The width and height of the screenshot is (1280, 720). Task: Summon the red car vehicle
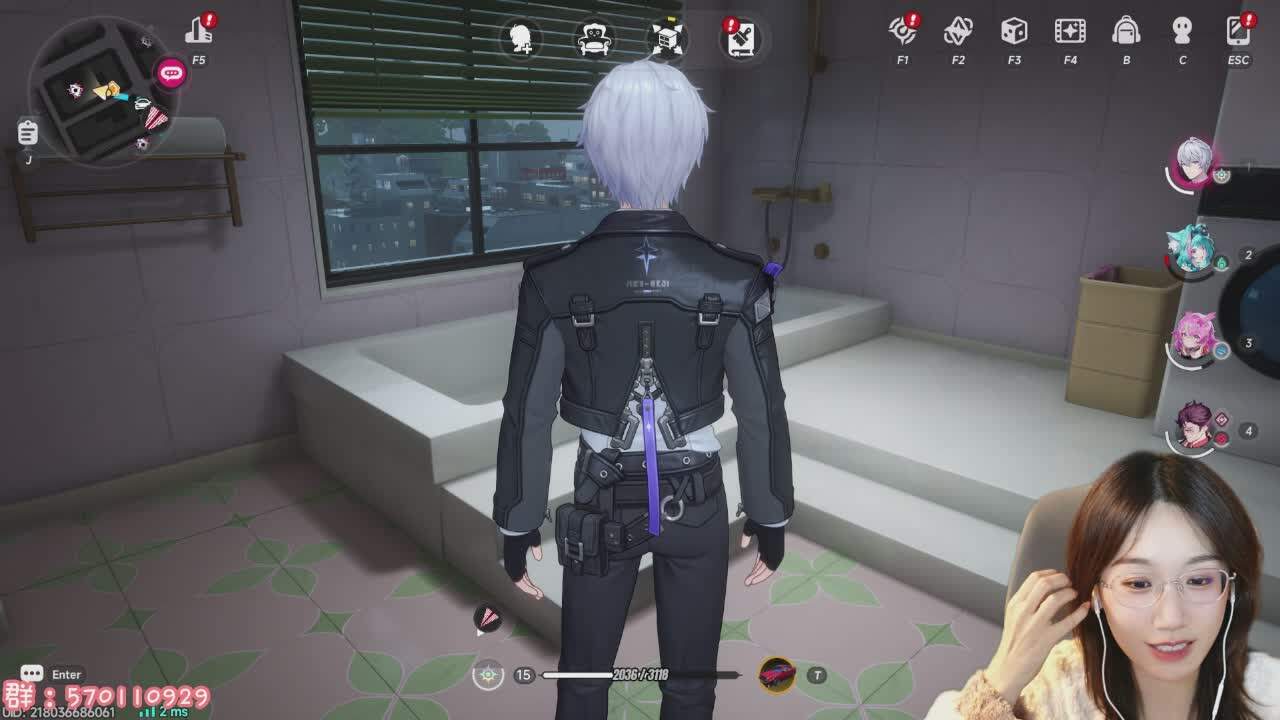777,675
